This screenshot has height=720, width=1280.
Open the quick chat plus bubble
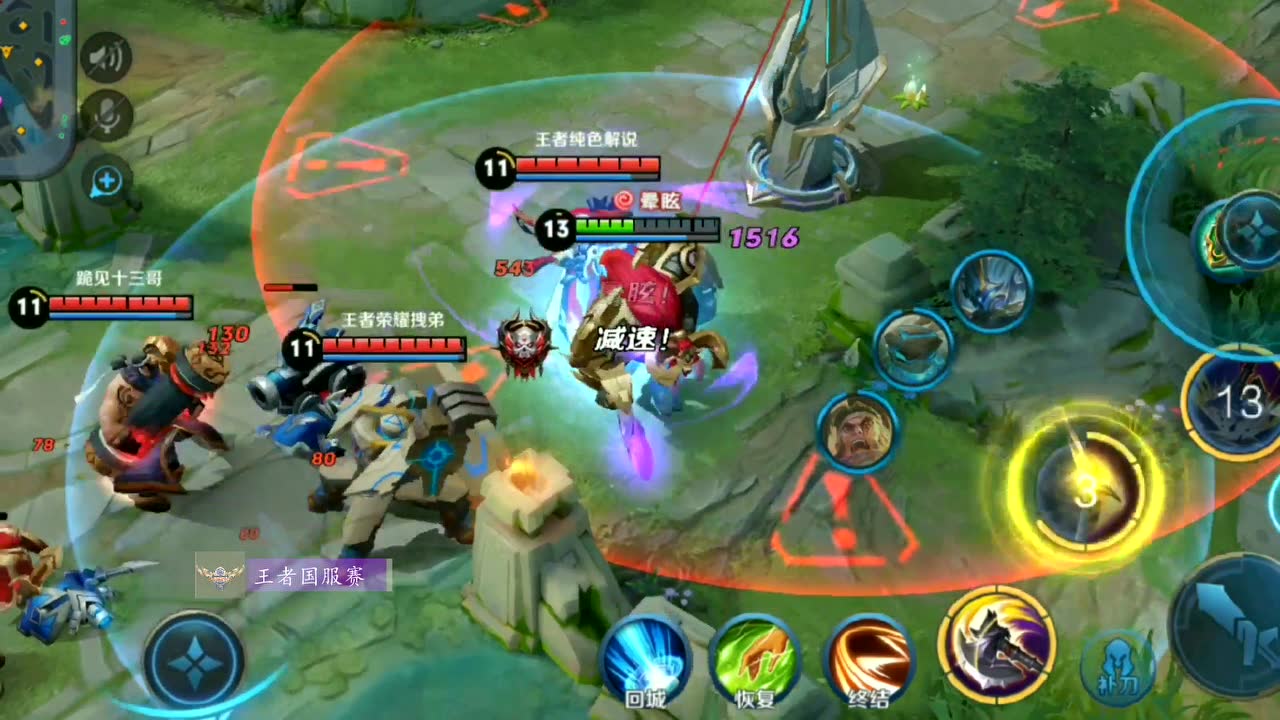click(107, 181)
